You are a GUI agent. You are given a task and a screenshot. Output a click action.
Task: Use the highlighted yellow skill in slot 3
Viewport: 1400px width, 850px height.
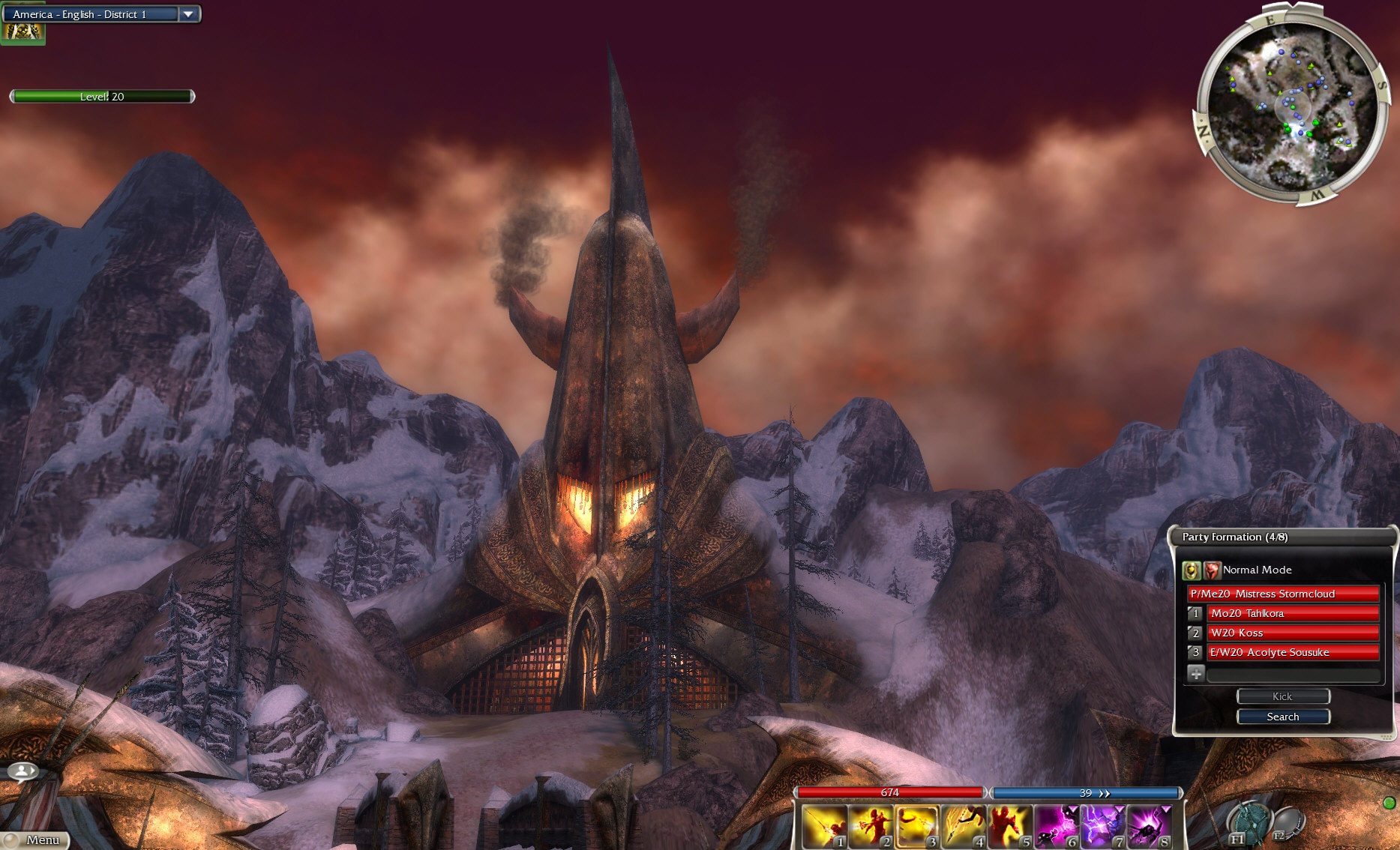[x=916, y=827]
